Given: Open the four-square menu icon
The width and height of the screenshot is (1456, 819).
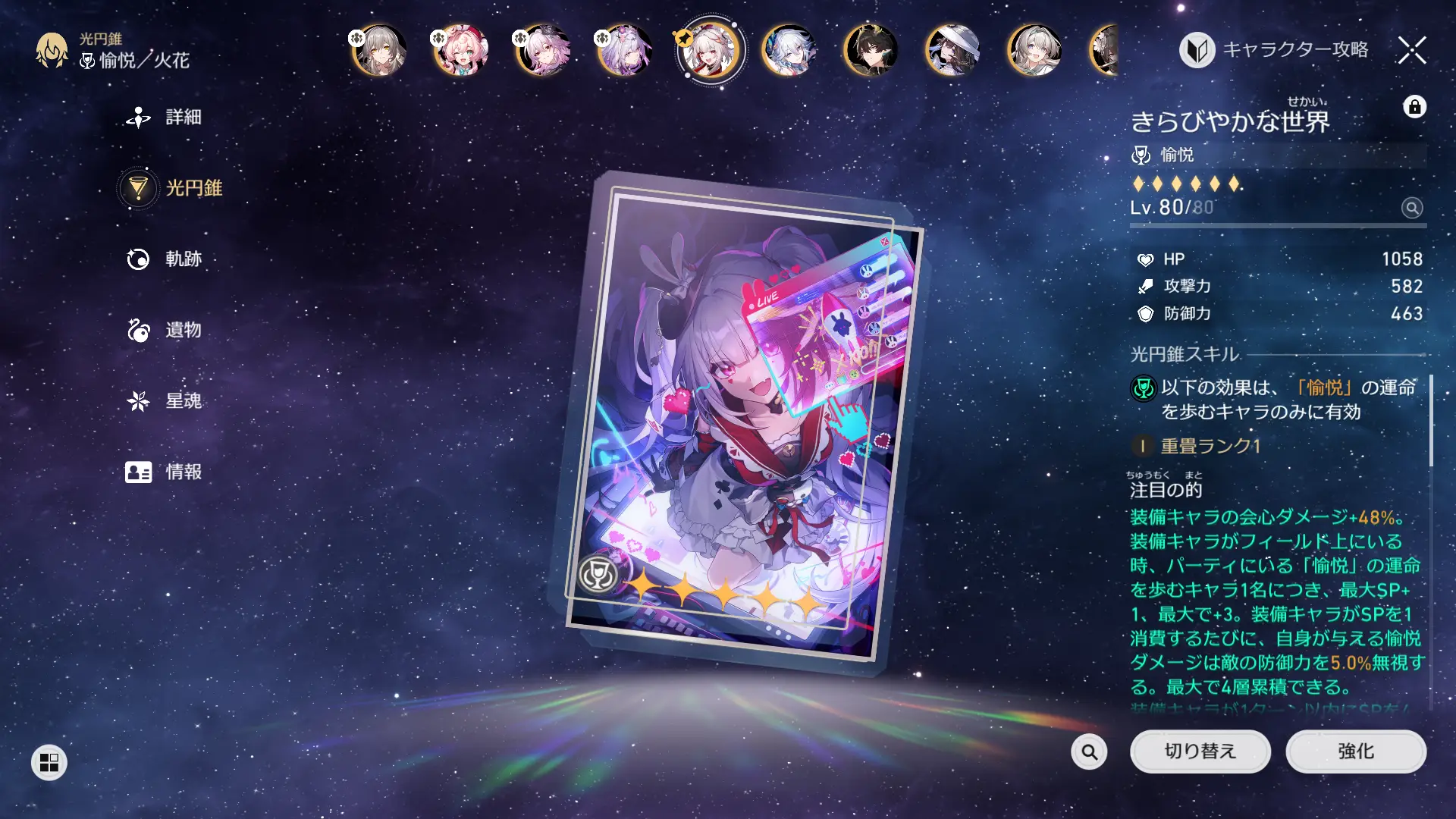Looking at the screenshot, I should coord(49,762).
